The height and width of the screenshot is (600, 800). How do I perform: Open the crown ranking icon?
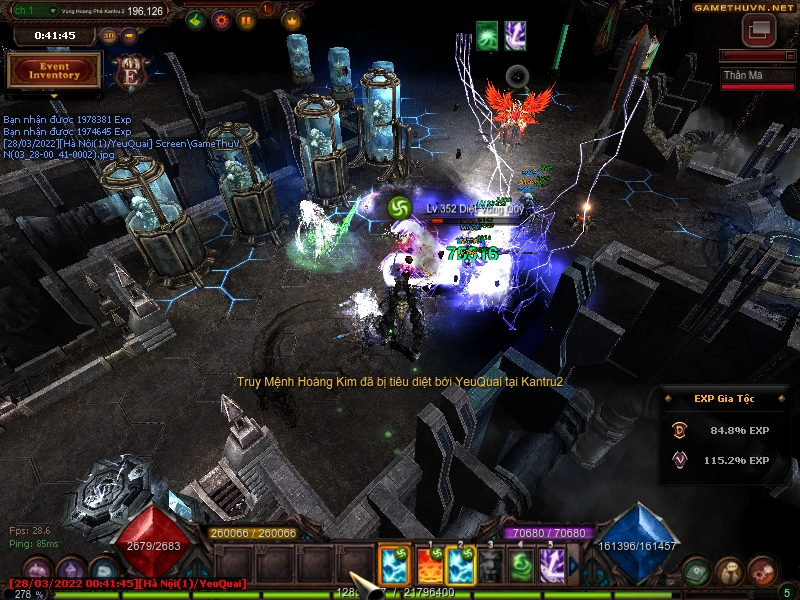point(291,19)
